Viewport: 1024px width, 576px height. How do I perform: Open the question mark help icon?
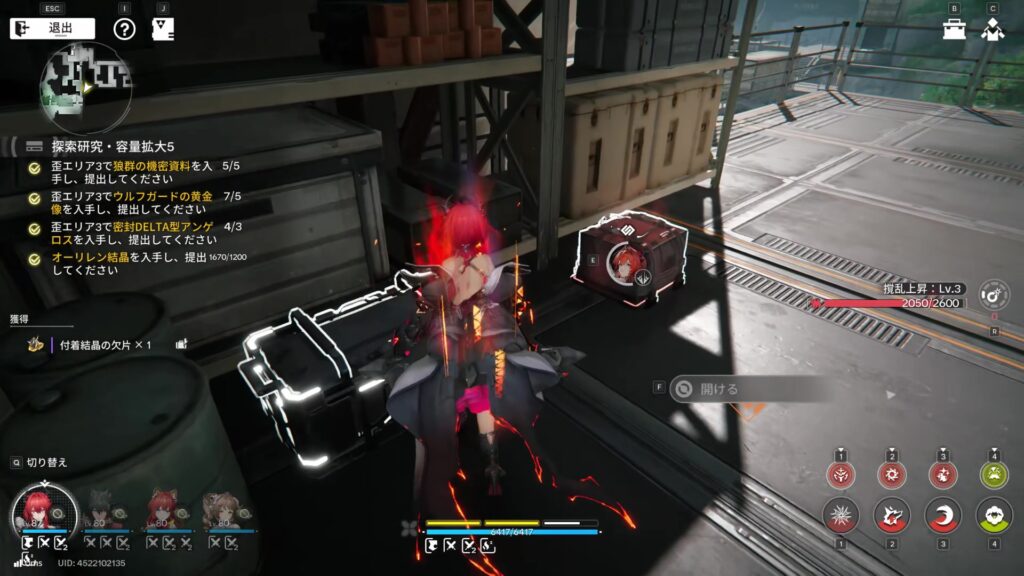[124, 28]
